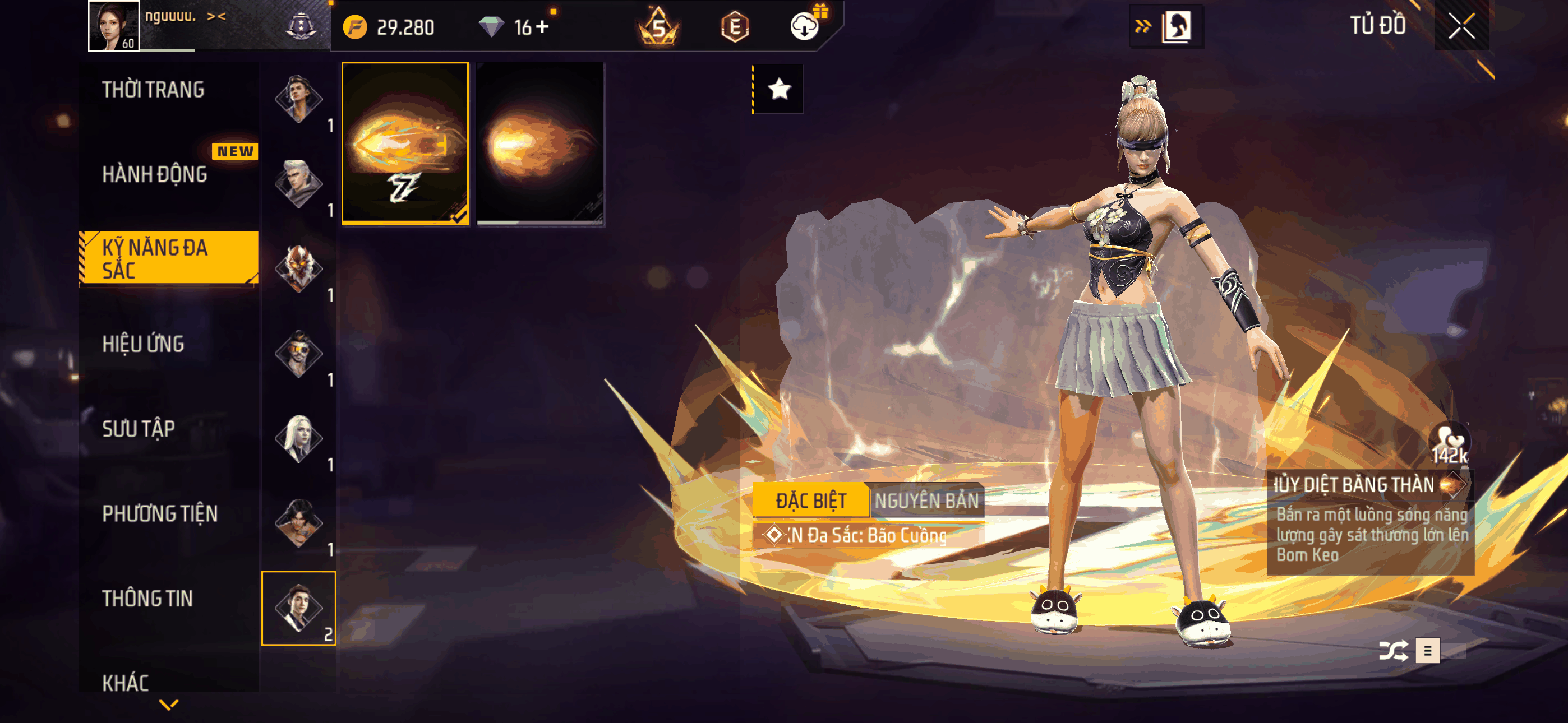Choose the plain fireball skill thumbnail
This screenshot has height=723, width=1568.
coord(540,143)
